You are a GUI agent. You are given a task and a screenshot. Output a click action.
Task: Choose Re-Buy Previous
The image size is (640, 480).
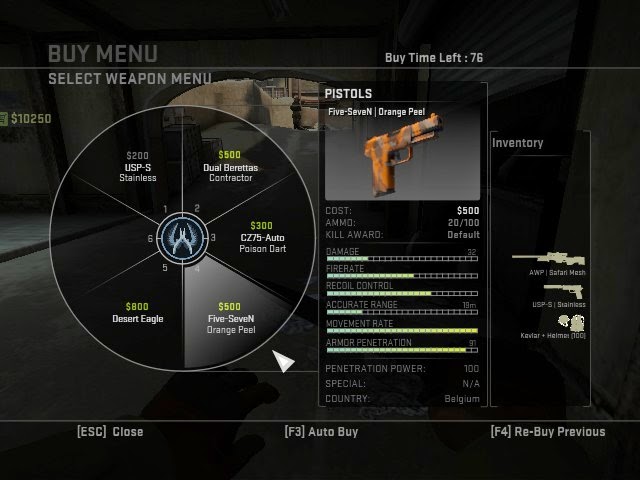[x=548, y=432]
